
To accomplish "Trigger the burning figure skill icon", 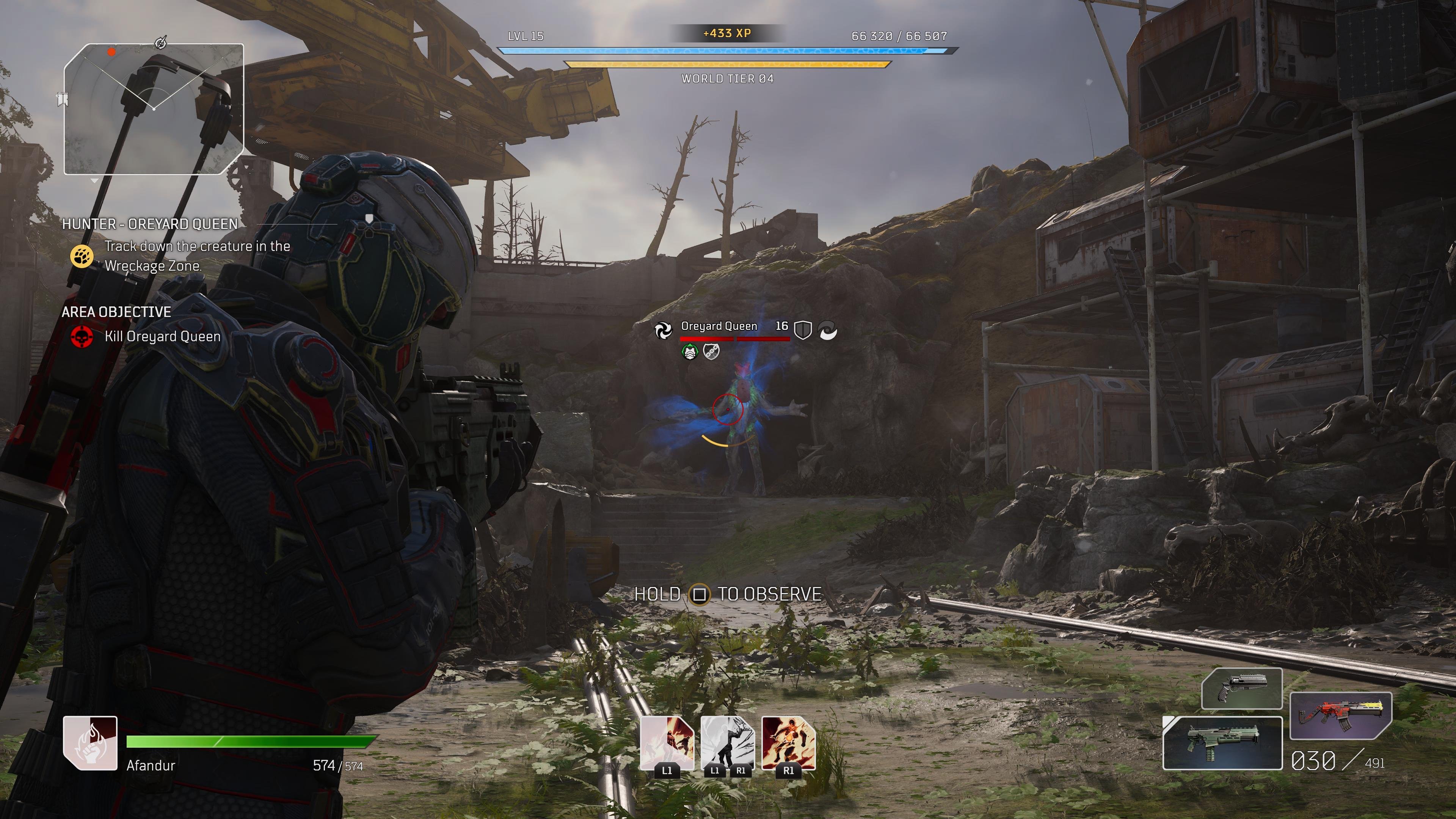I will pos(789,743).
